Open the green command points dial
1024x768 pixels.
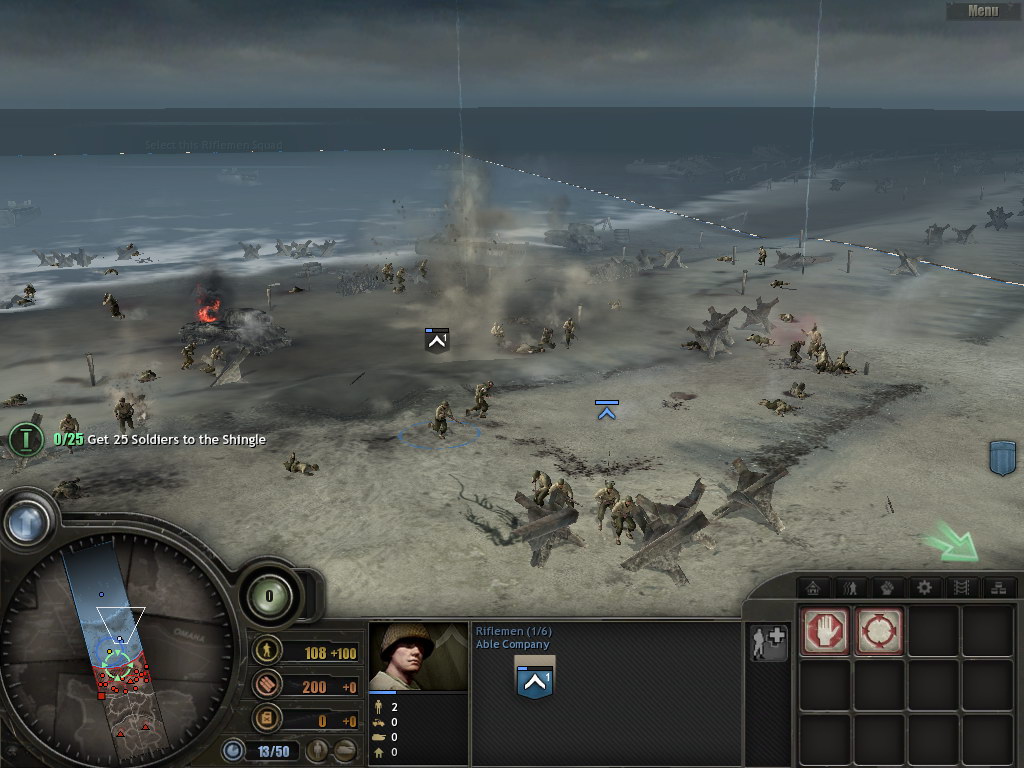pyautogui.click(x=268, y=597)
